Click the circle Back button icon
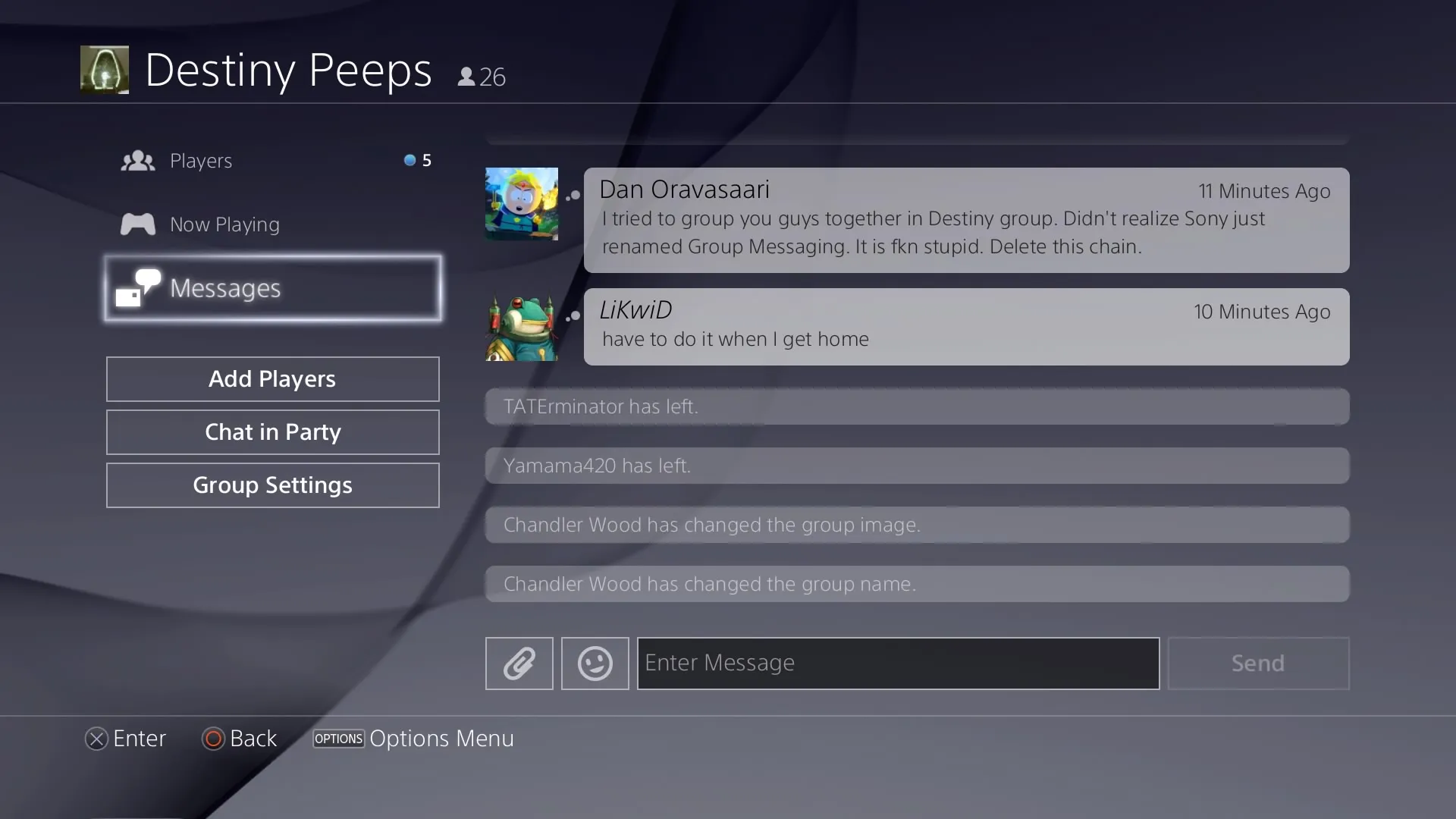 click(212, 739)
